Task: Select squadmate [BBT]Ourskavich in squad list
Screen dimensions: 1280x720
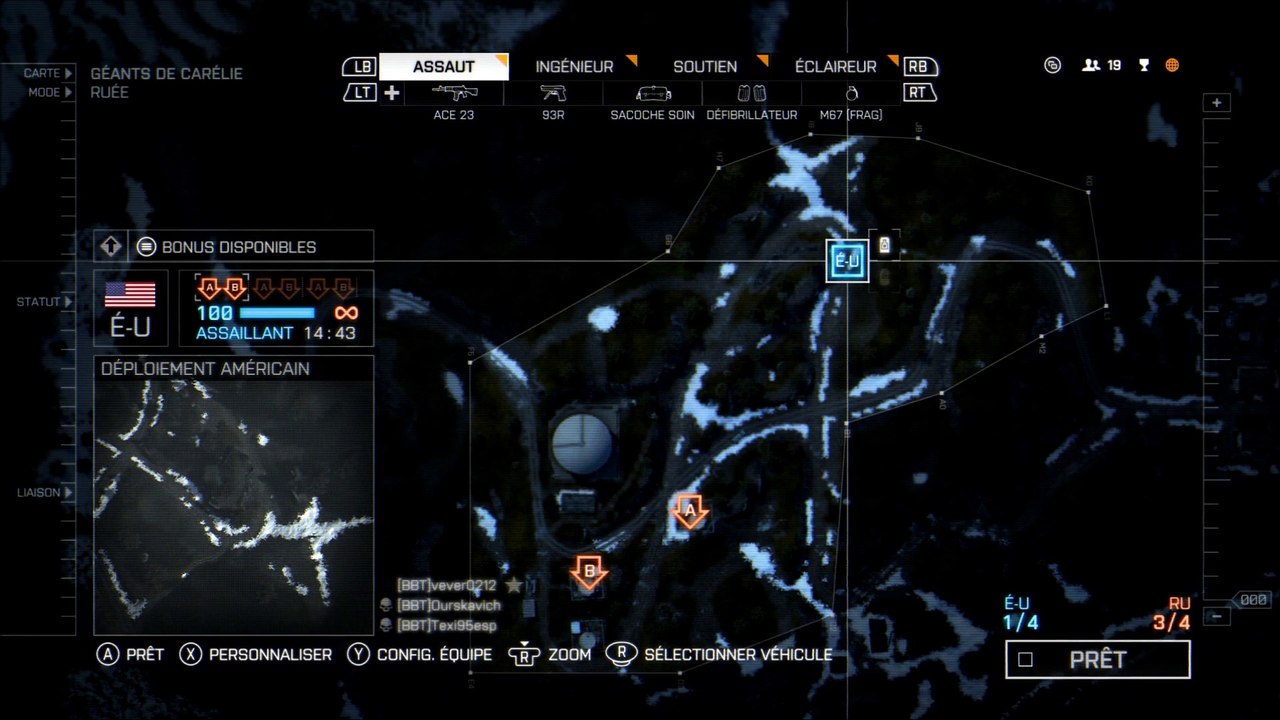Action: pos(448,605)
